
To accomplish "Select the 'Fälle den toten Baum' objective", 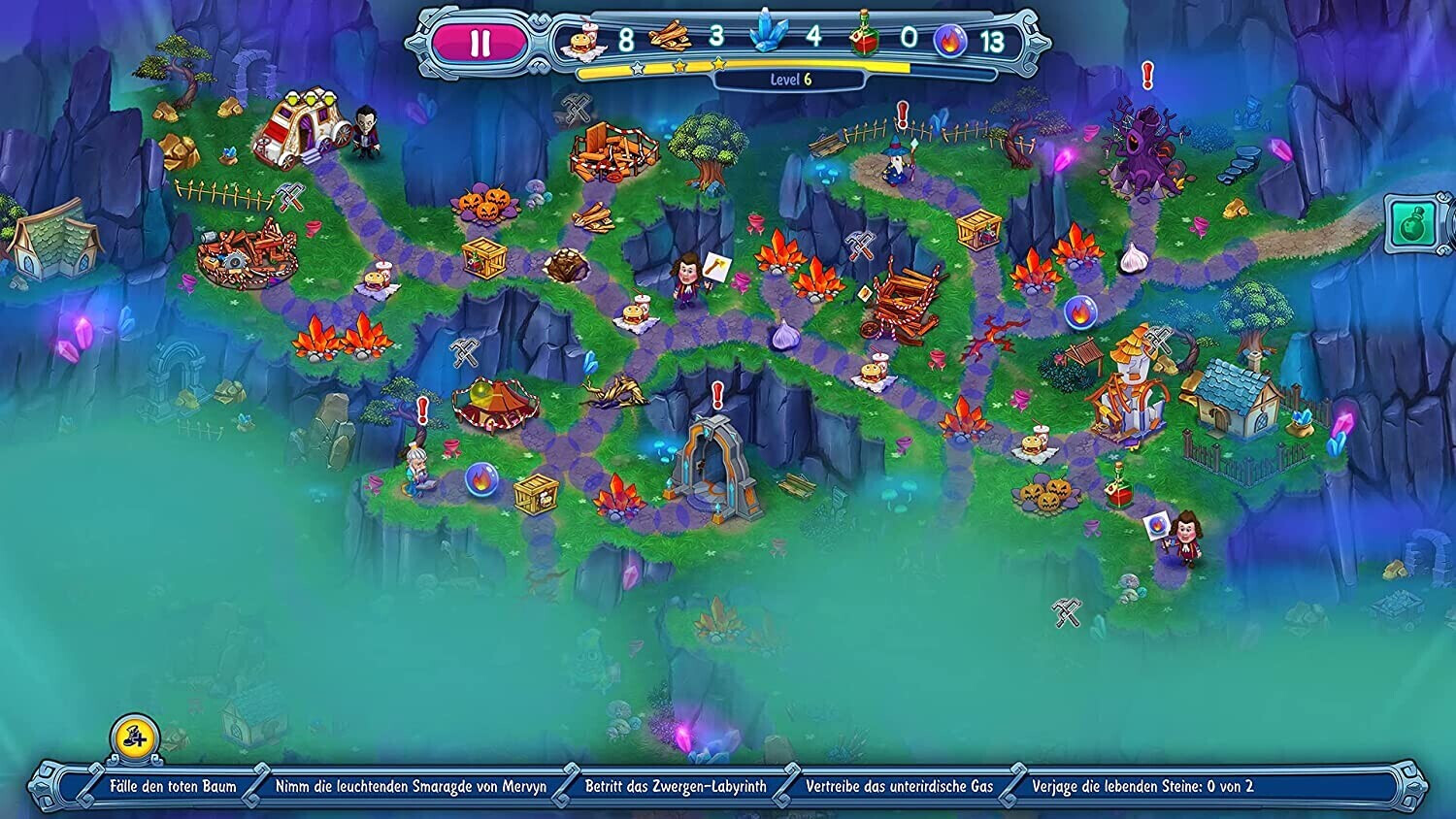I will [173, 787].
